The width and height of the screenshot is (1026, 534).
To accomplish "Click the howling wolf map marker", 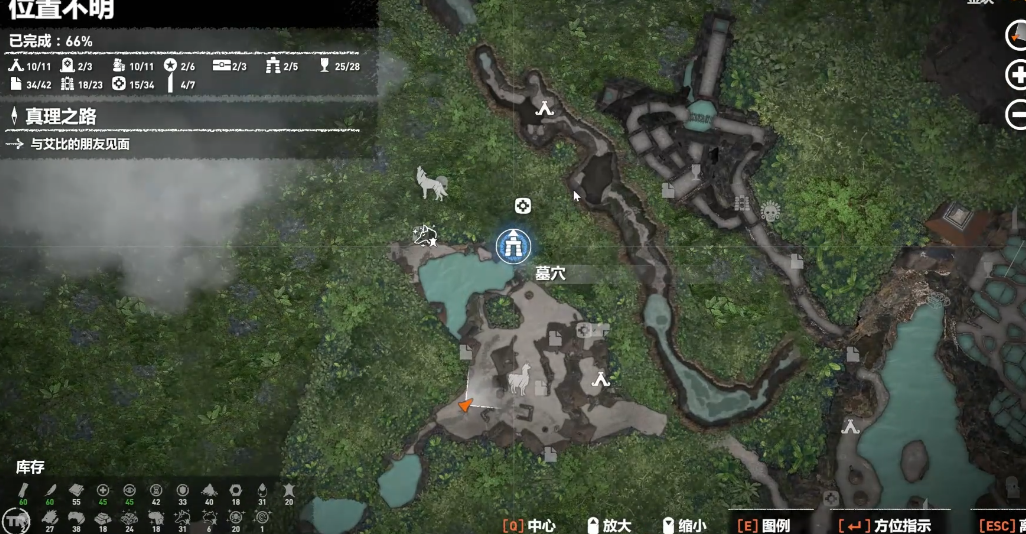I will click(x=432, y=183).
